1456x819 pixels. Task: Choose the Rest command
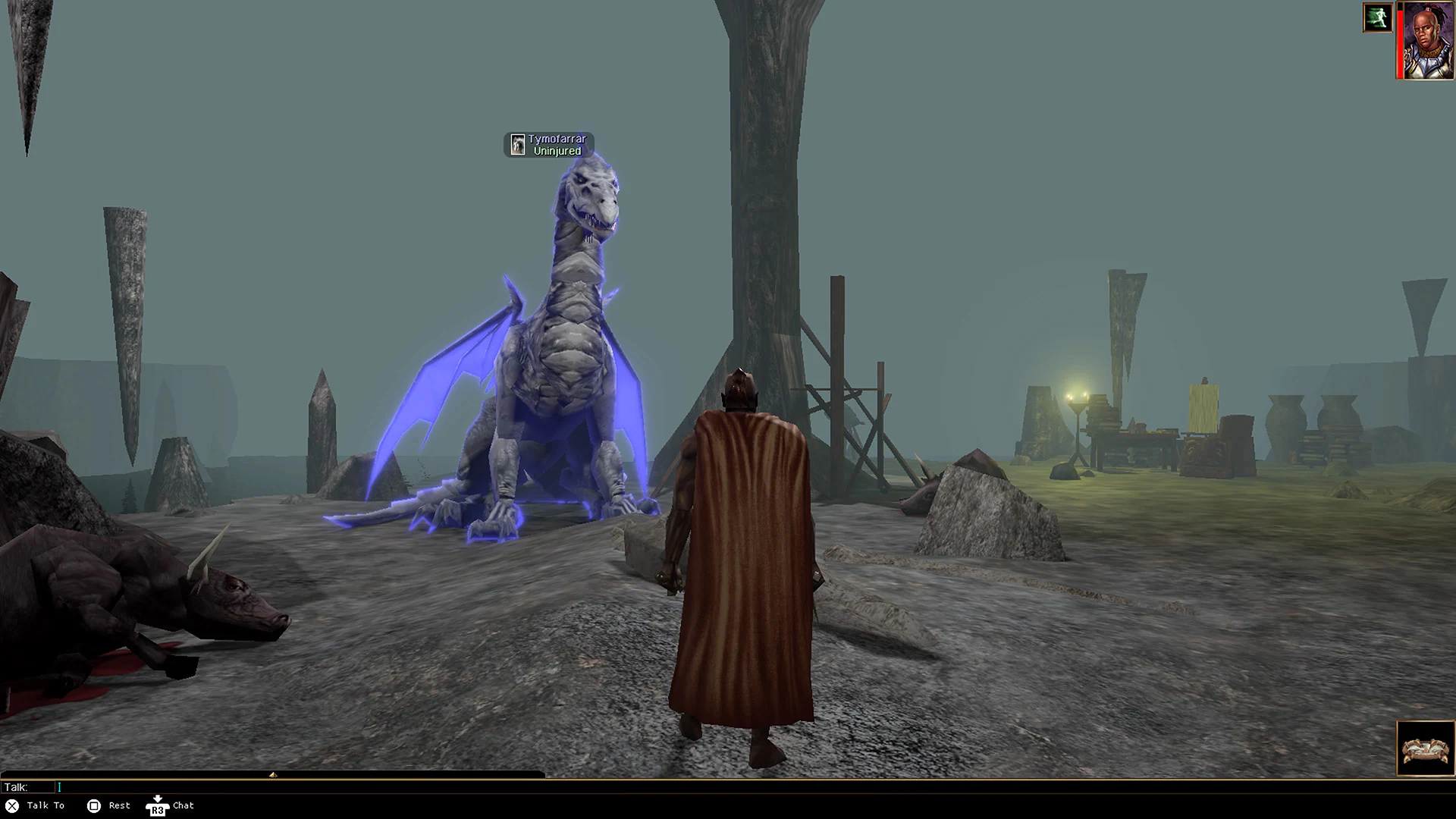coord(118,805)
